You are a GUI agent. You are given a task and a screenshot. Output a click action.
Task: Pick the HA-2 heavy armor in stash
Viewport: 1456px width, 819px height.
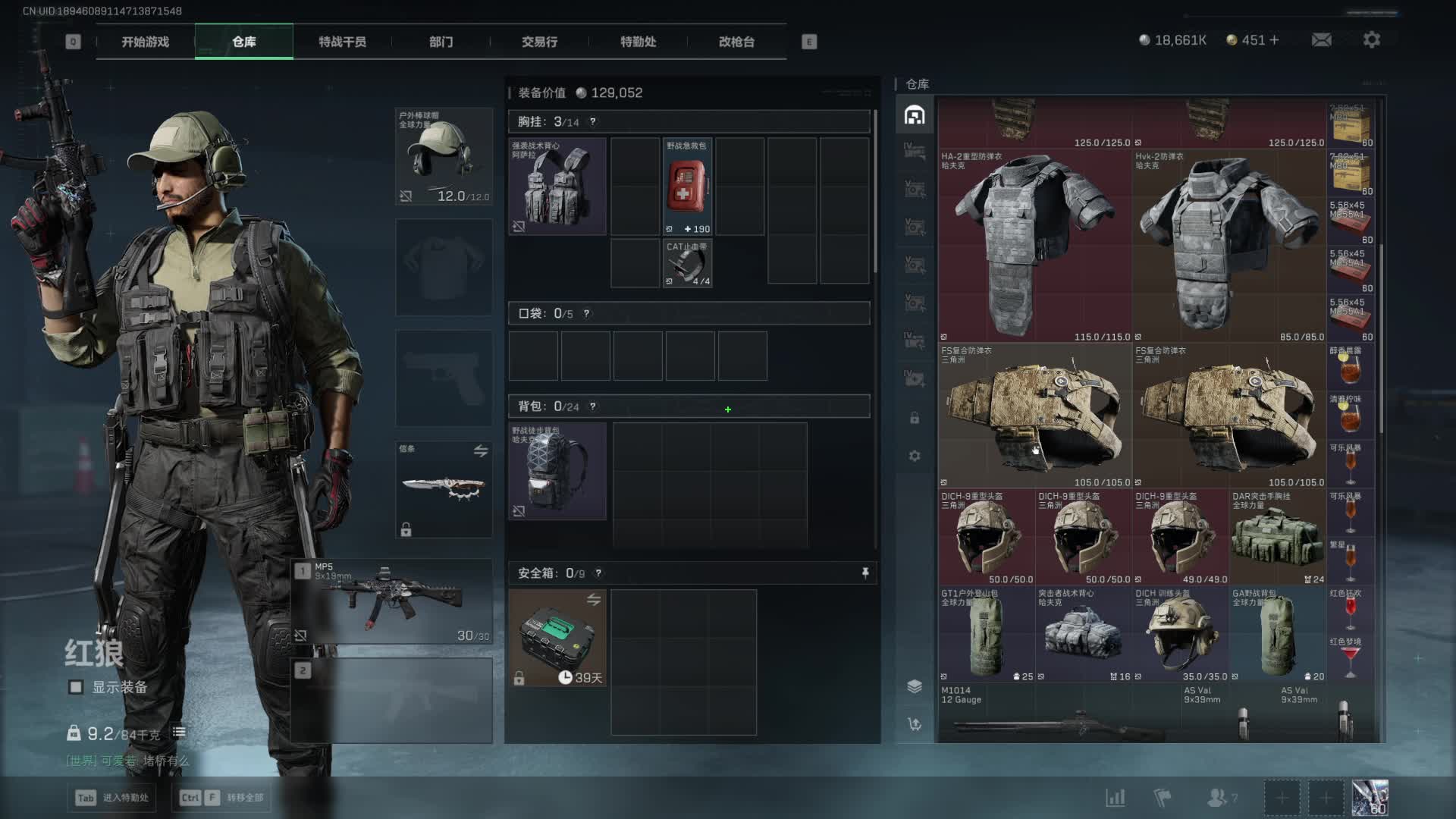point(1034,246)
